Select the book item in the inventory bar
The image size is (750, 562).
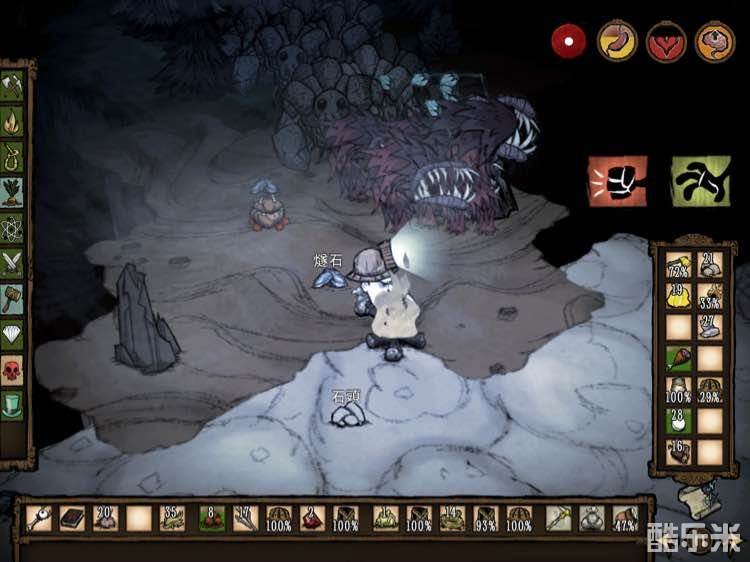click(x=72, y=518)
